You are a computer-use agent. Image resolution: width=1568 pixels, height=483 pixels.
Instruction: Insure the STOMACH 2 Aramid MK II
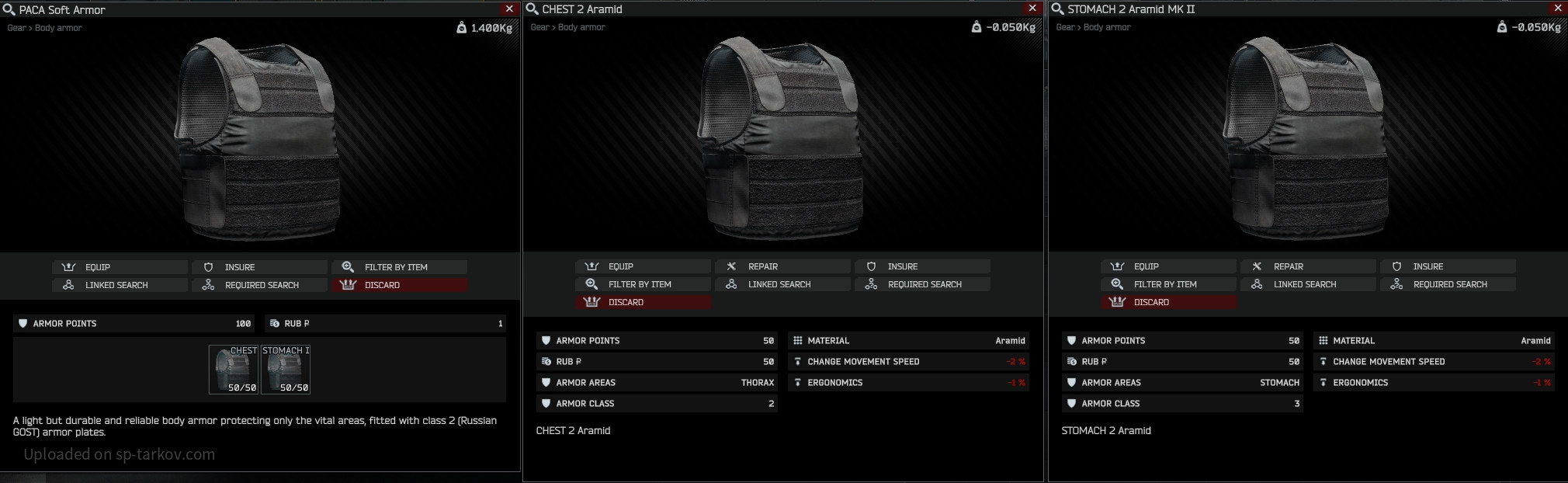click(1448, 266)
